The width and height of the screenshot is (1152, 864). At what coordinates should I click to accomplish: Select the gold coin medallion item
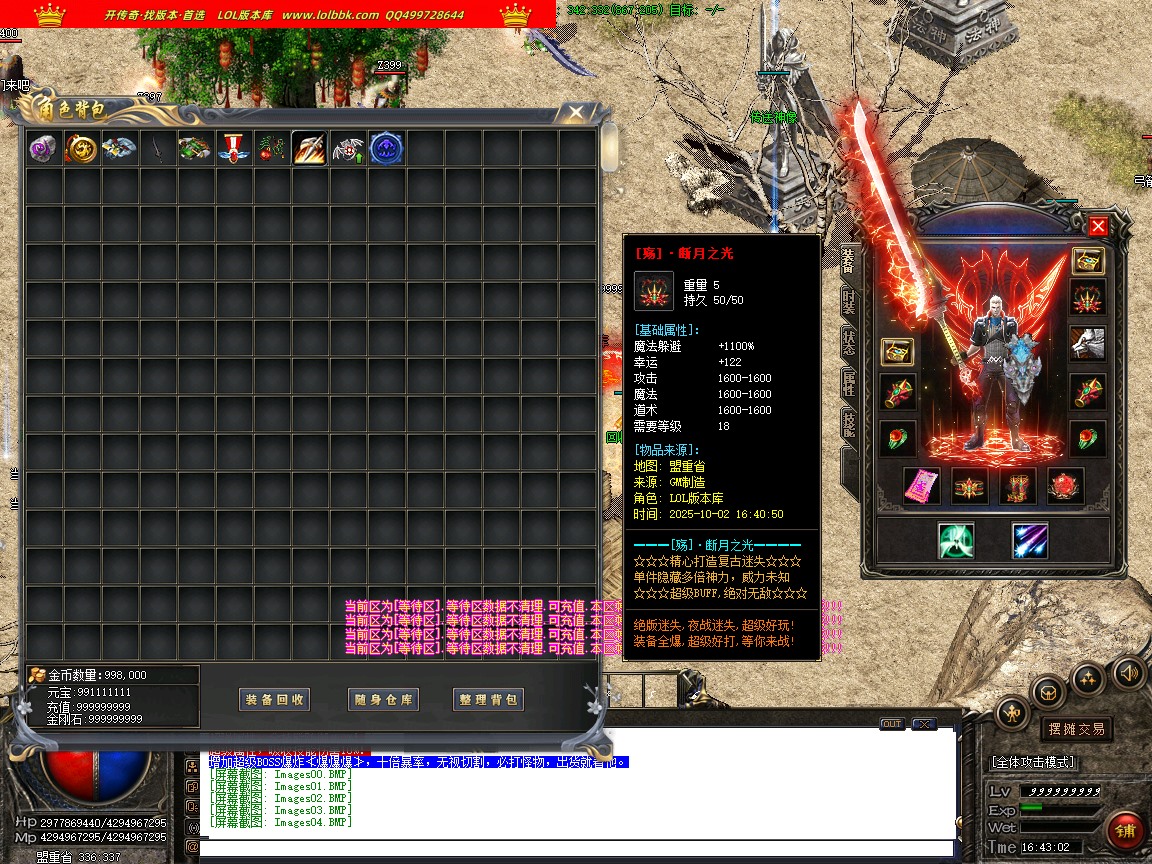coord(81,149)
